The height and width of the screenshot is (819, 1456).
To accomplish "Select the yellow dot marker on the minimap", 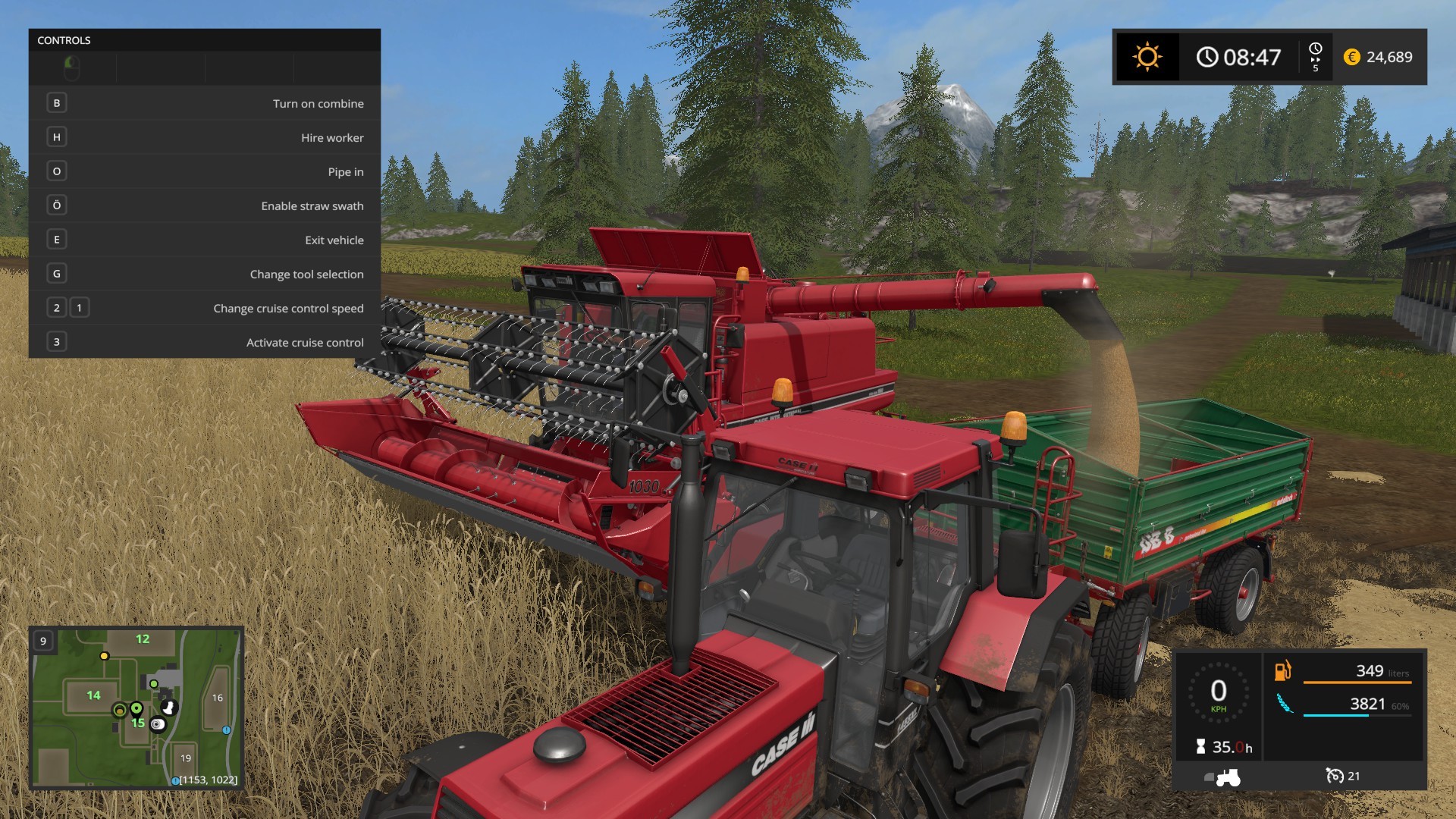I will click(x=105, y=656).
